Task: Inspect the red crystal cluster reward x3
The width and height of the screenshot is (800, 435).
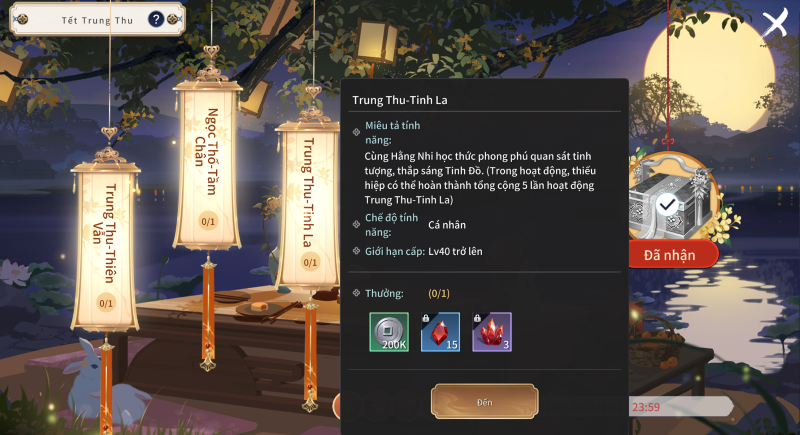Action: 492,332
